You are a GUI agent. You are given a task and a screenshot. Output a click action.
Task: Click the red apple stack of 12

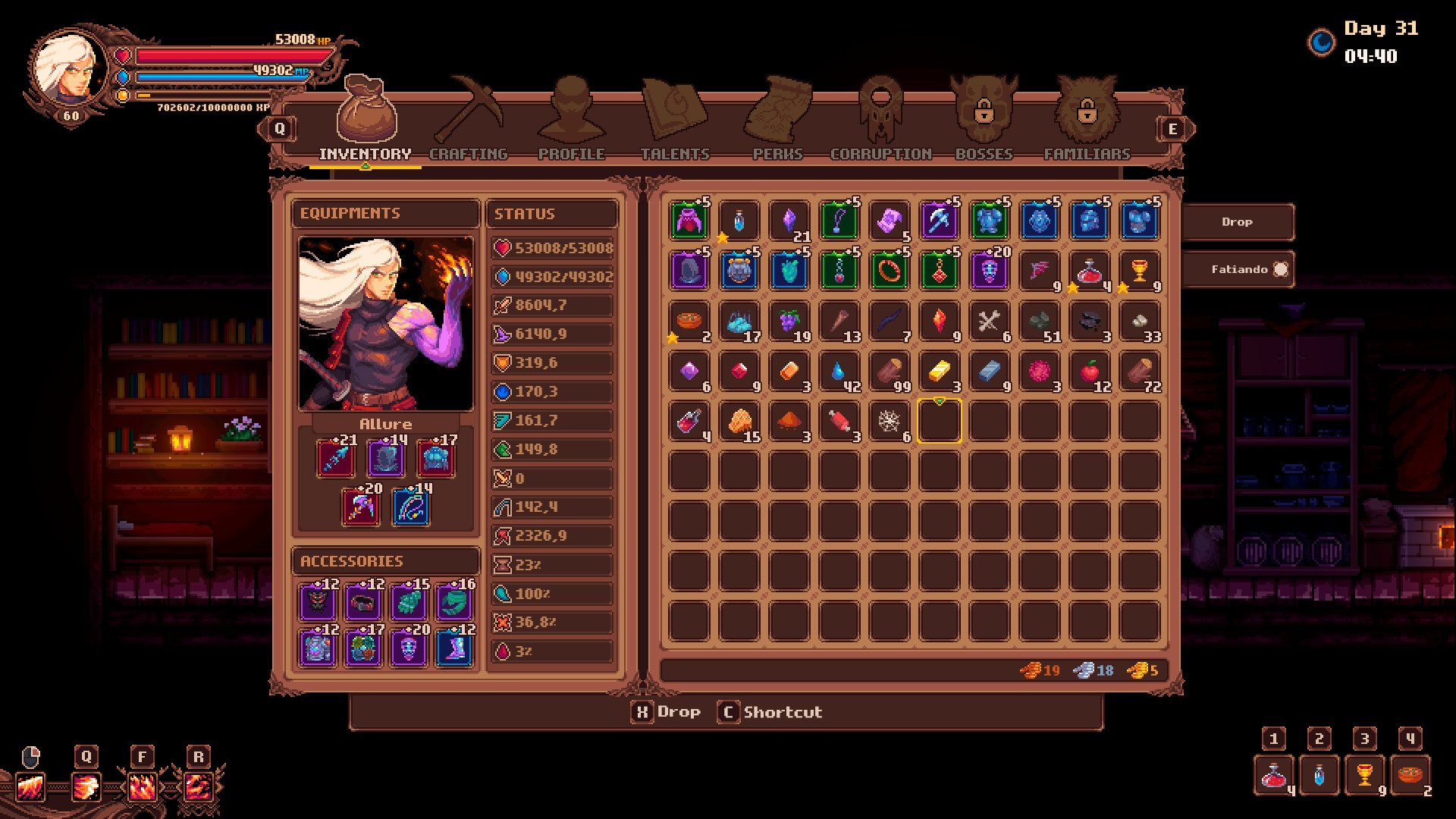1089,371
